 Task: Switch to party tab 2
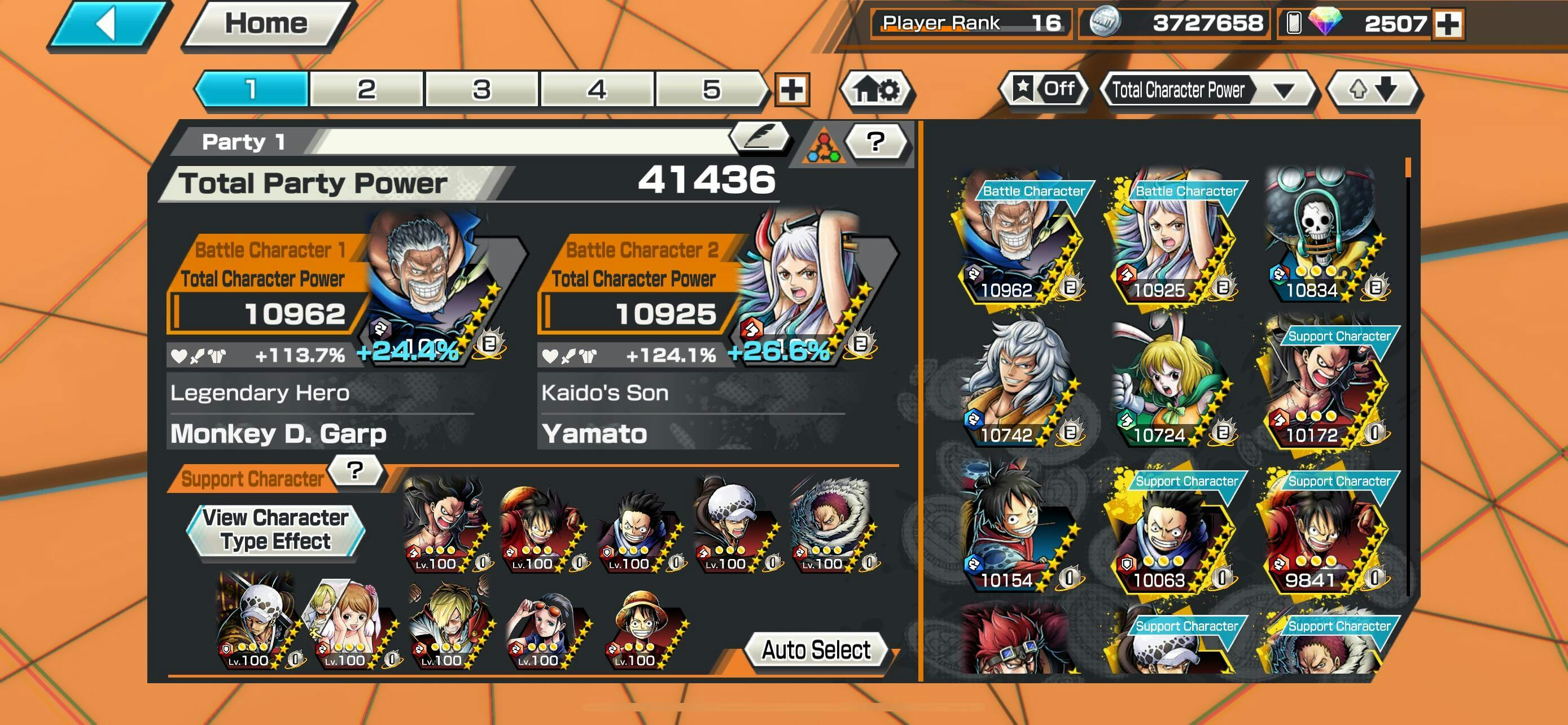click(366, 89)
